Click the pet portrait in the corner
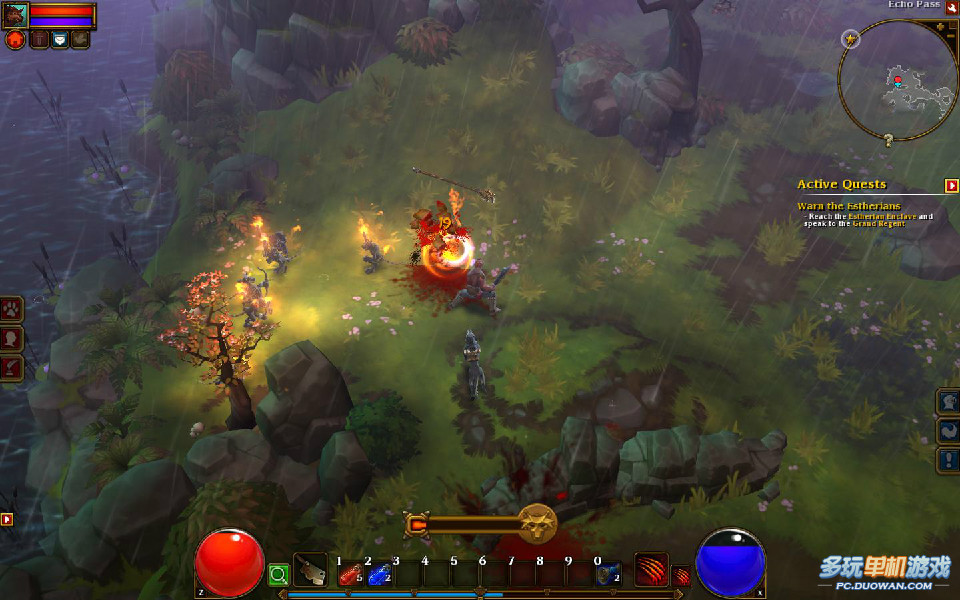Screen dimensions: 960x600 pos(16,14)
